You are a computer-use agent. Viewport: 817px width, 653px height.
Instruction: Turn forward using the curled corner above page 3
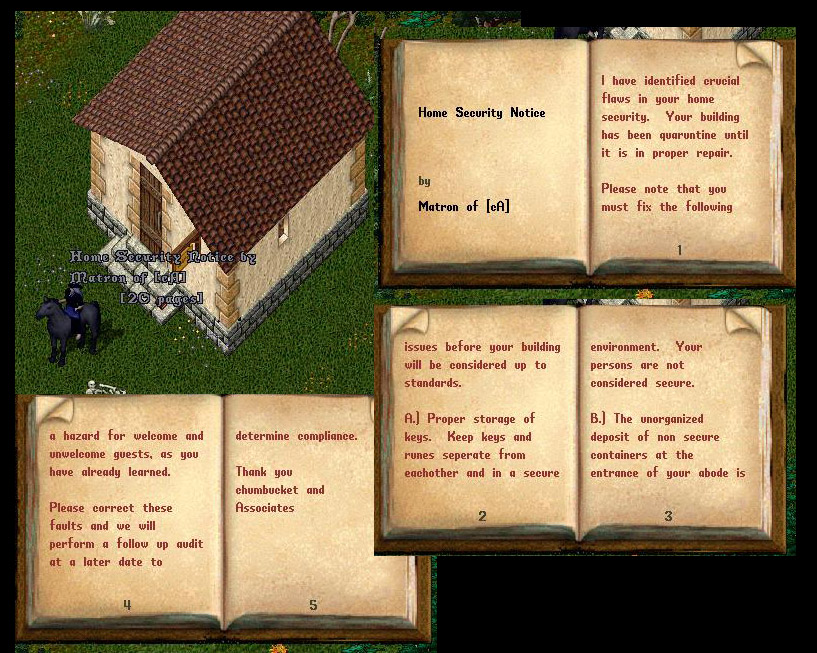pos(744,319)
